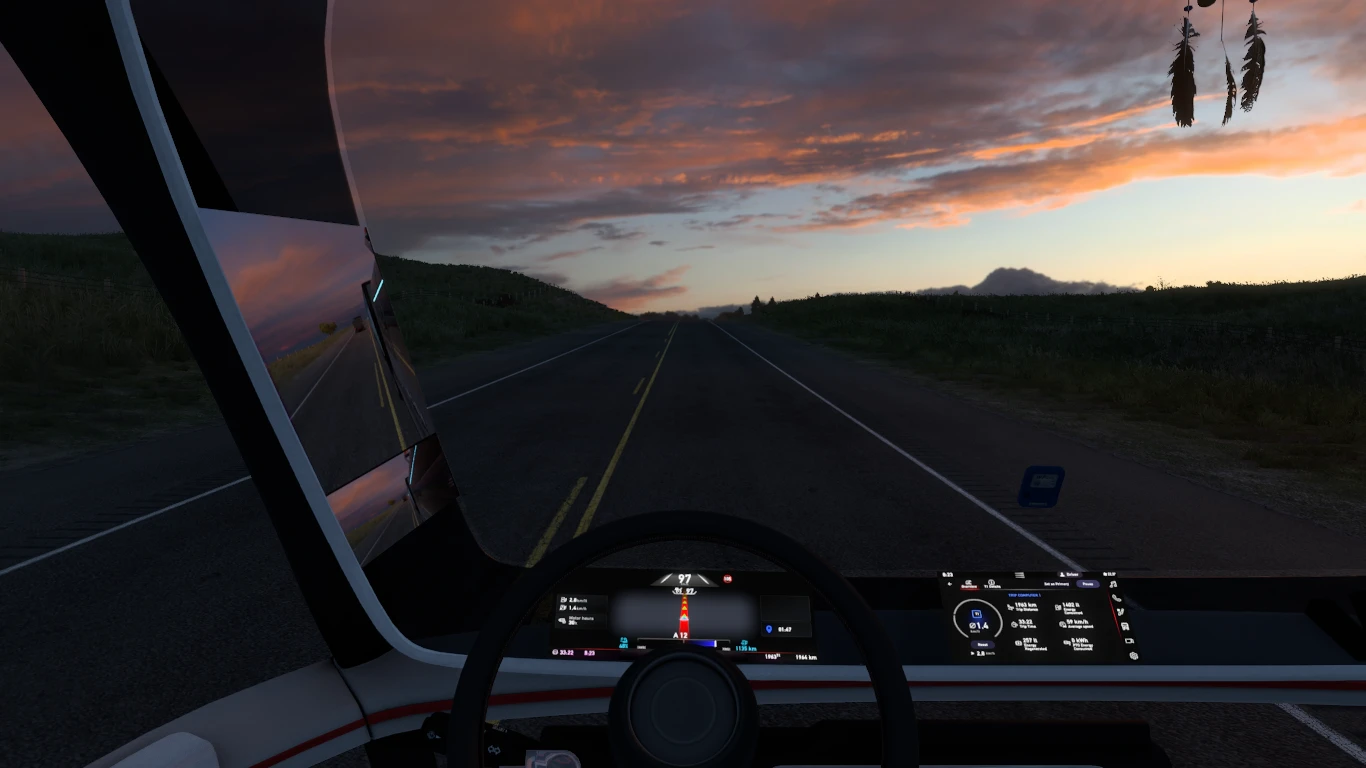
Task: Switch to the Overview tab
Action: click(x=969, y=585)
